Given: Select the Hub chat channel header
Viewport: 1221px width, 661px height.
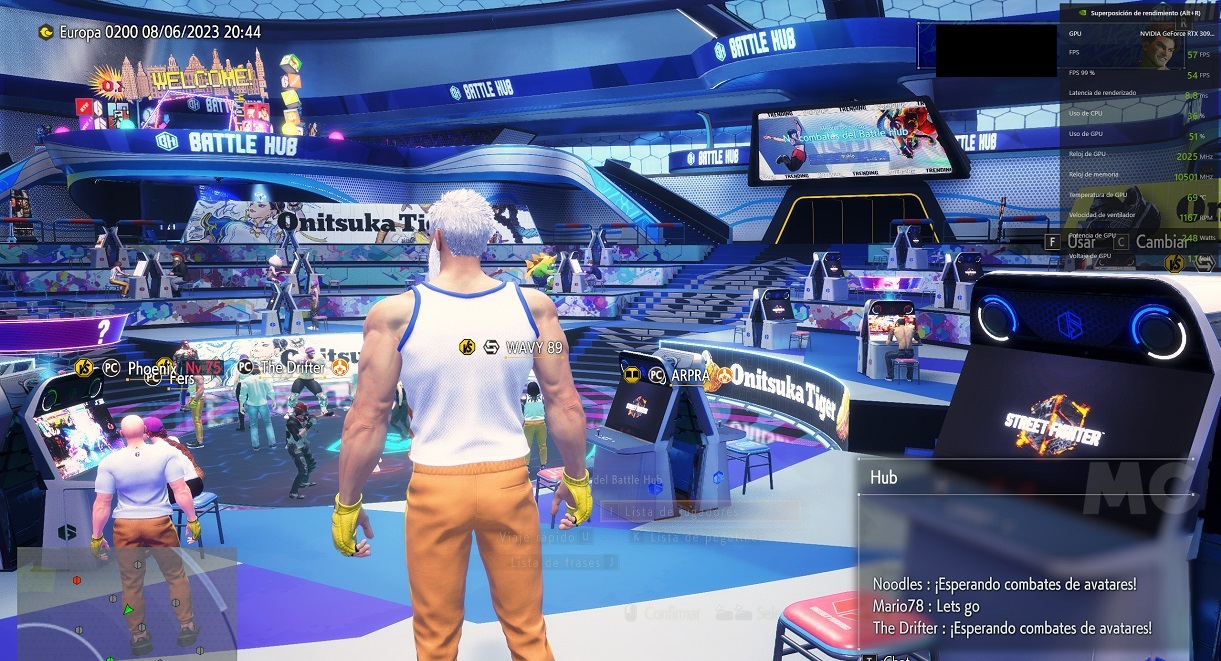Looking at the screenshot, I should [884, 478].
